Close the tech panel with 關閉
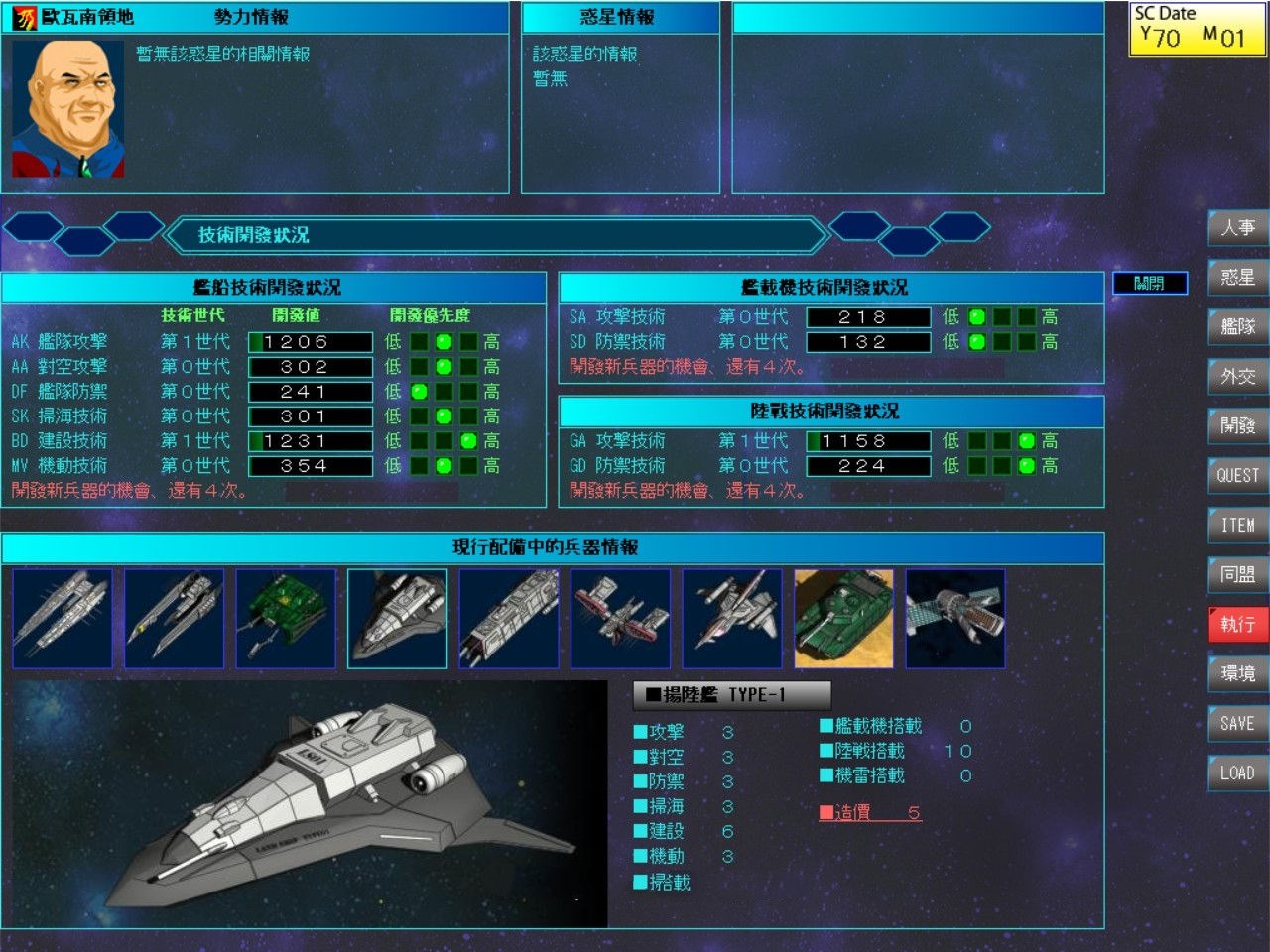The height and width of the screenshot is (952, 1270). [1149, 284]
